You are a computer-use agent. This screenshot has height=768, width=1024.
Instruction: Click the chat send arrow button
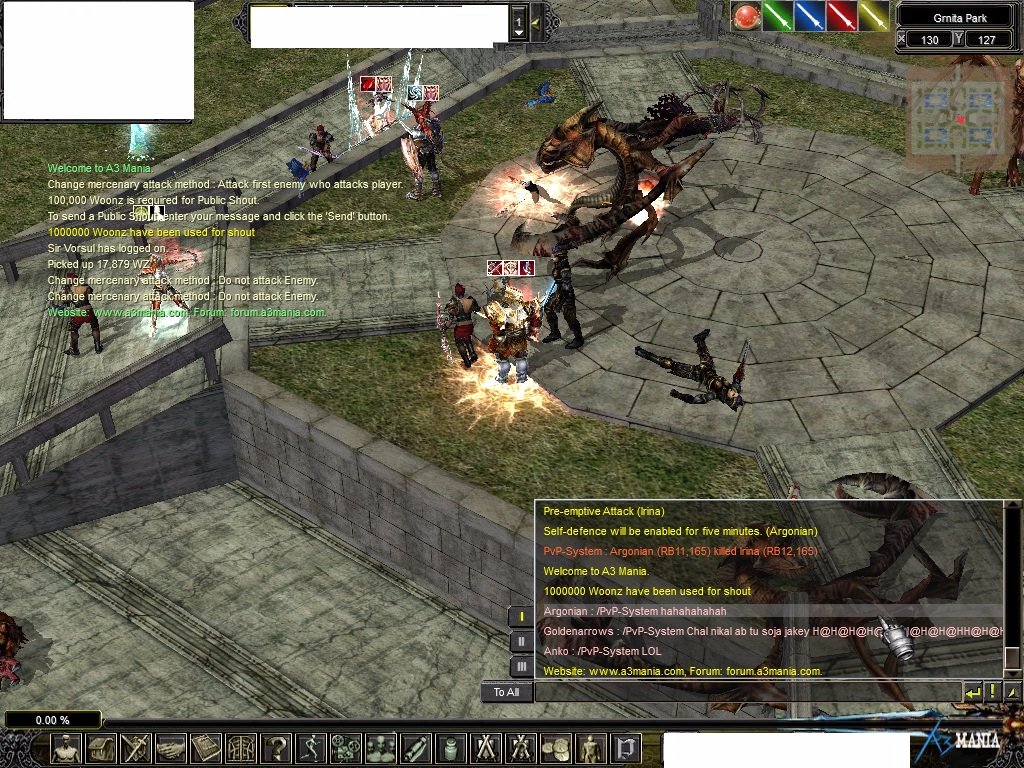pos(972,692)
